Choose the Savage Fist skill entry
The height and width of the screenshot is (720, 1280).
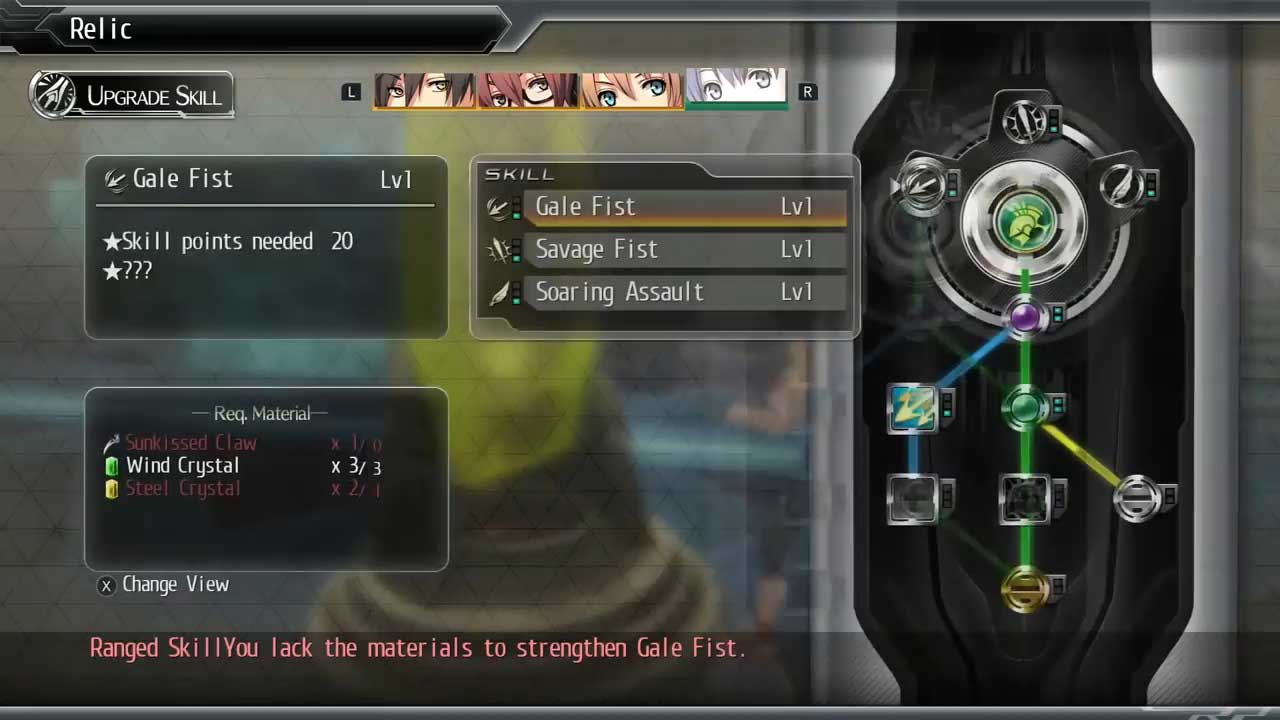684,250
